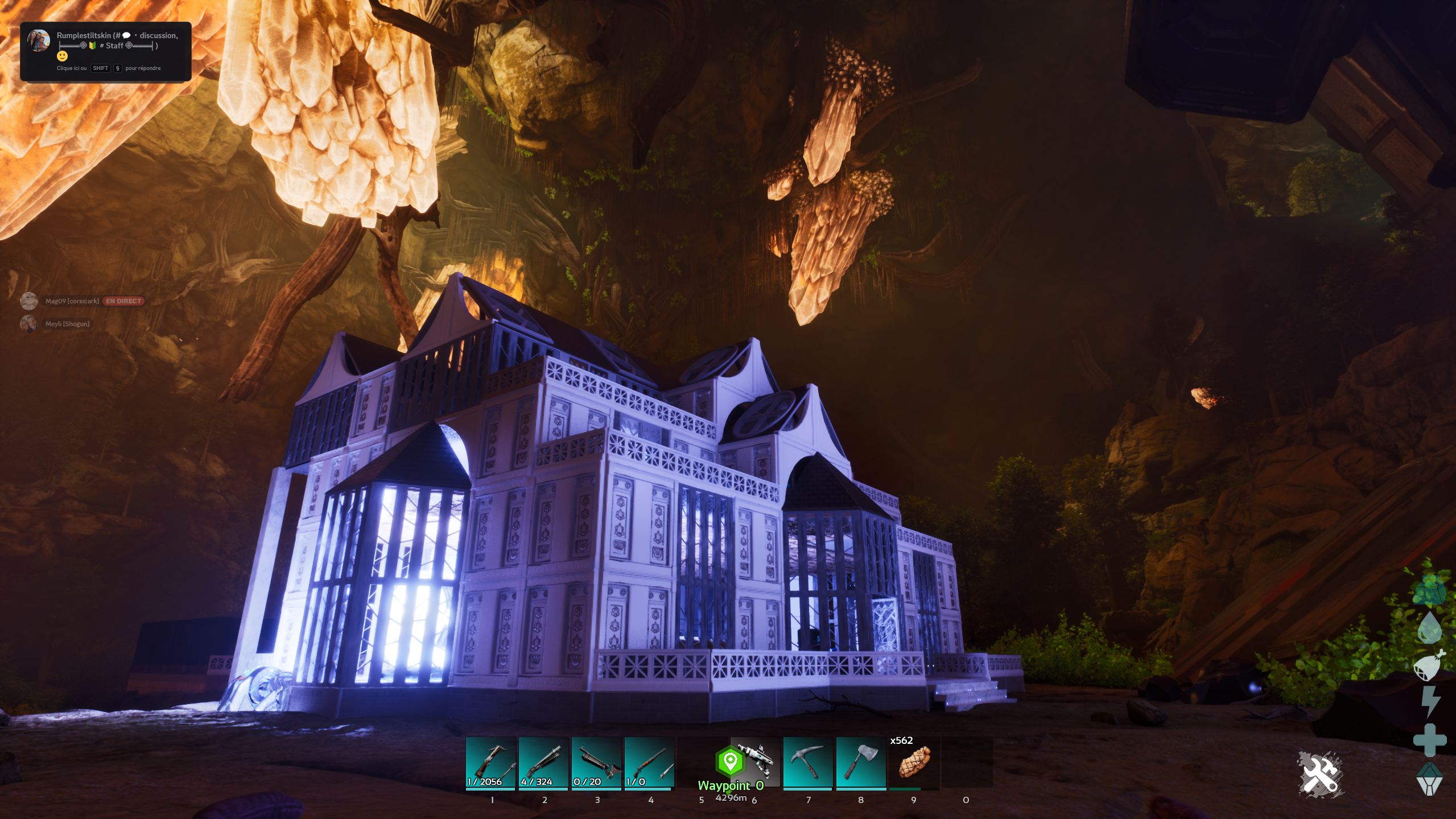Click Mag09 in the voice overlay
This screenshot has width=1456, height=819.
(72, 301)
